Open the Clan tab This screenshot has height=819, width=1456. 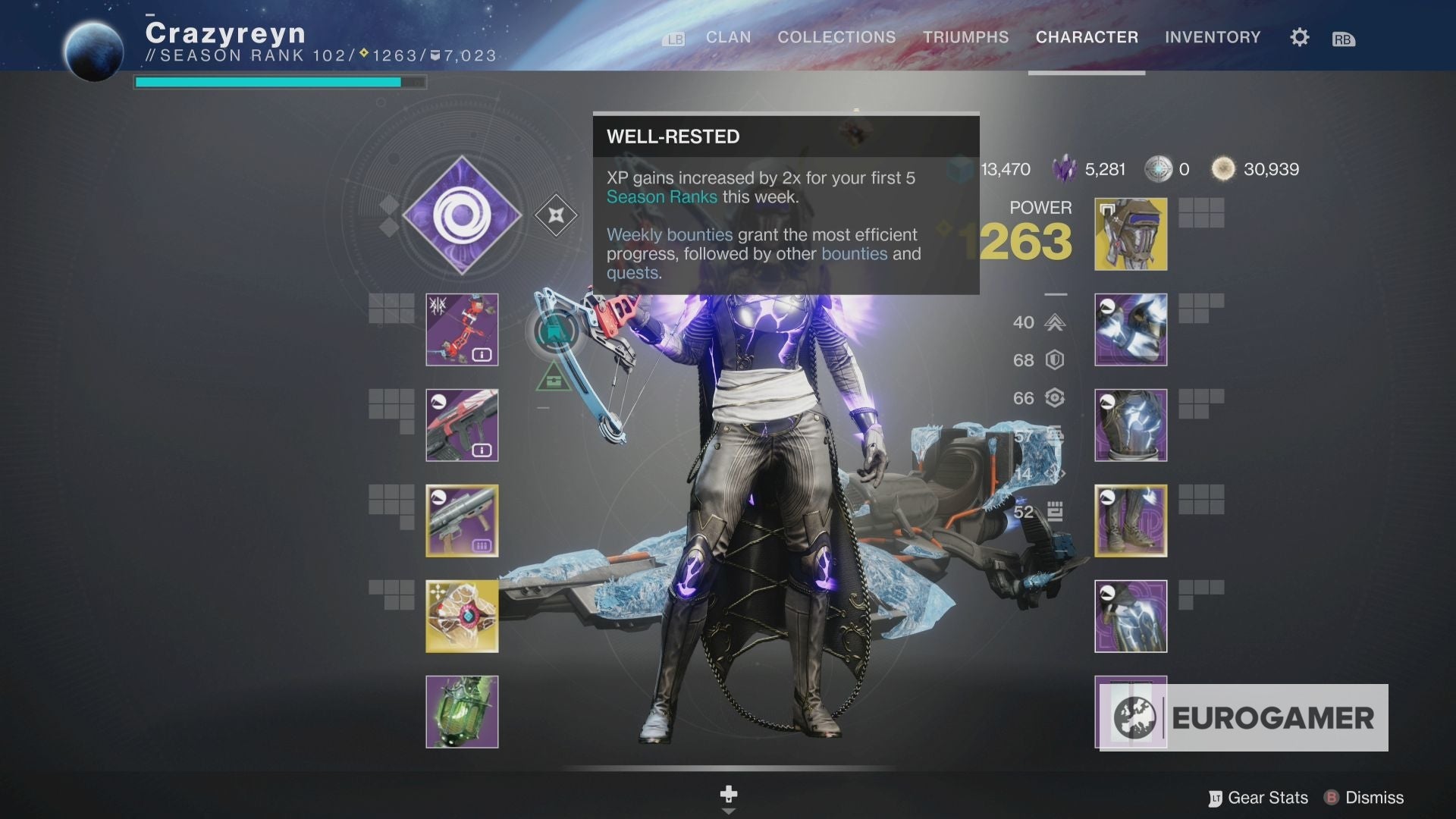tap(728, 37)
